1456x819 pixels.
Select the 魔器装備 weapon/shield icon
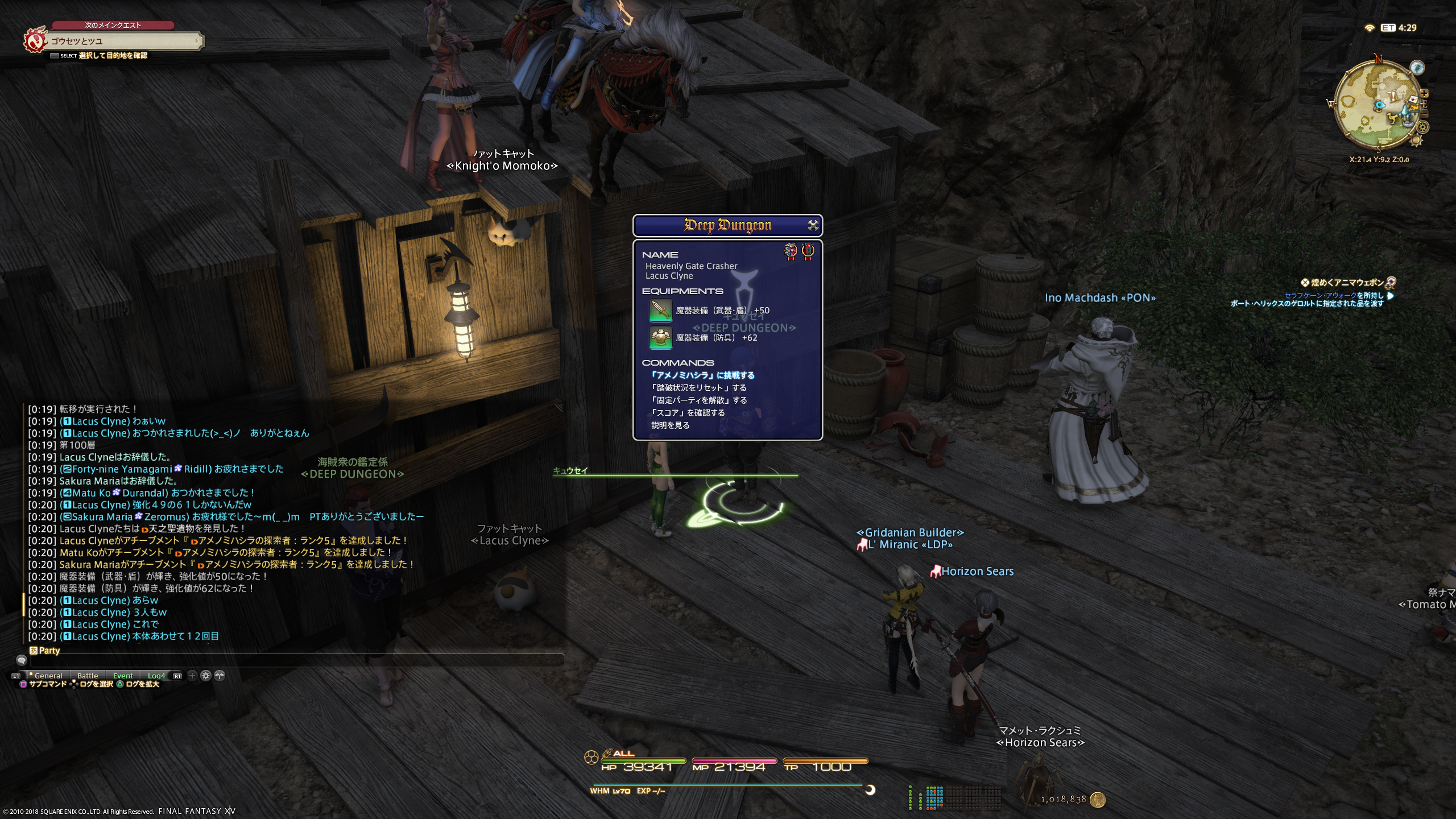click(x=660, y=311)
